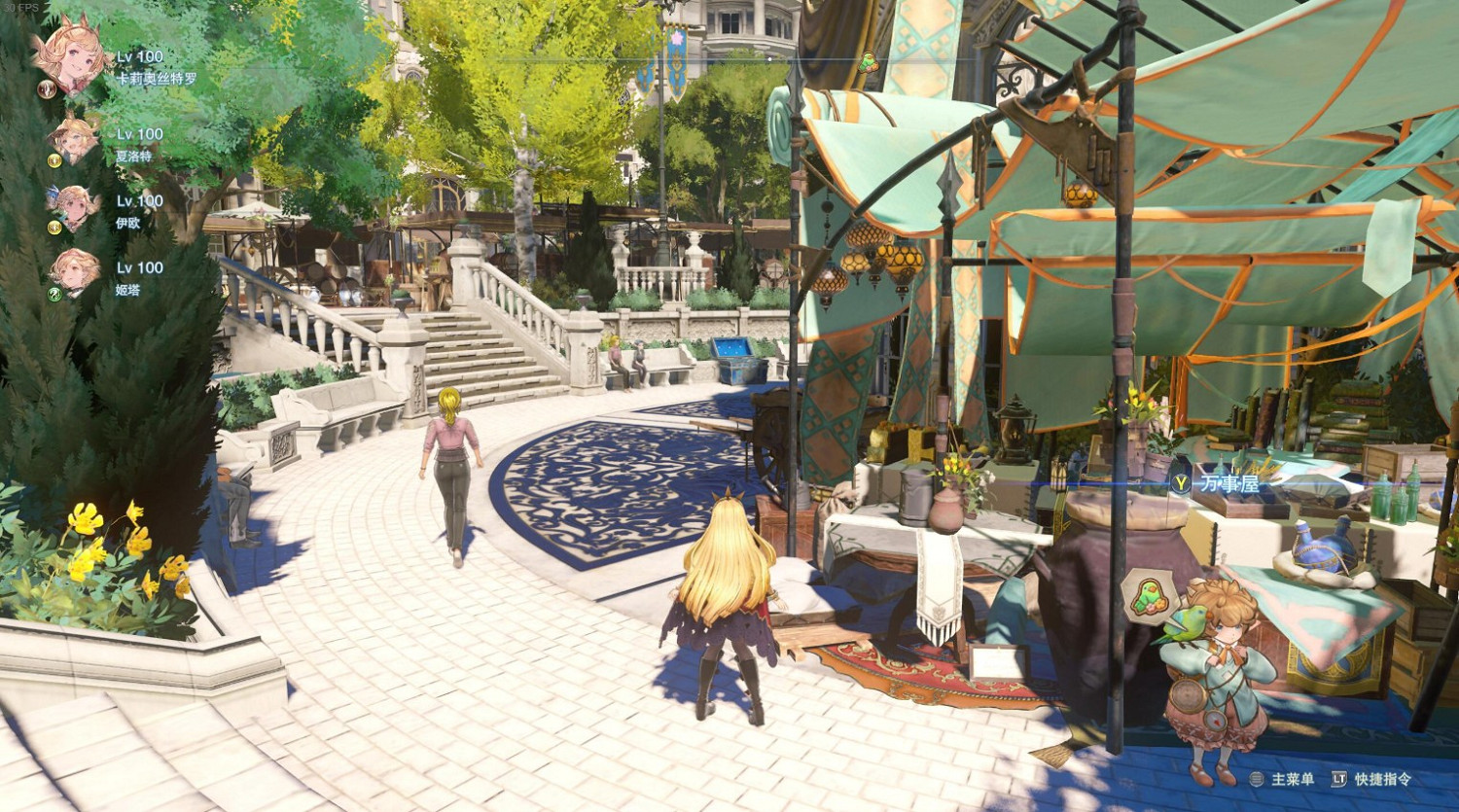Click the fire element badge beside 卡莉奥丝特罗
1459x812 pixels.
(47, 88)
